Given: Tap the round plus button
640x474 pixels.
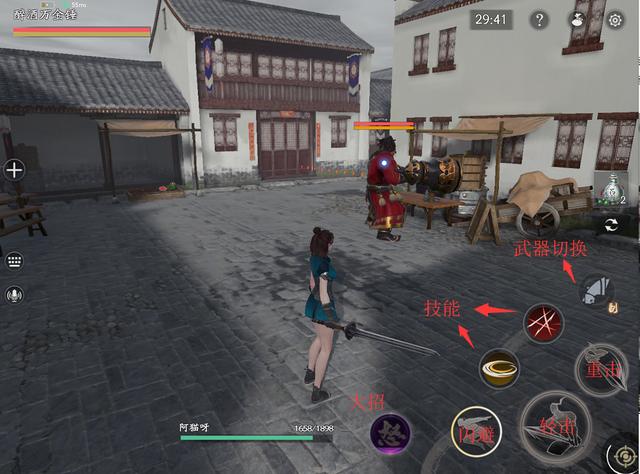Looking at the screenshot, I should (x=14, y=170).
